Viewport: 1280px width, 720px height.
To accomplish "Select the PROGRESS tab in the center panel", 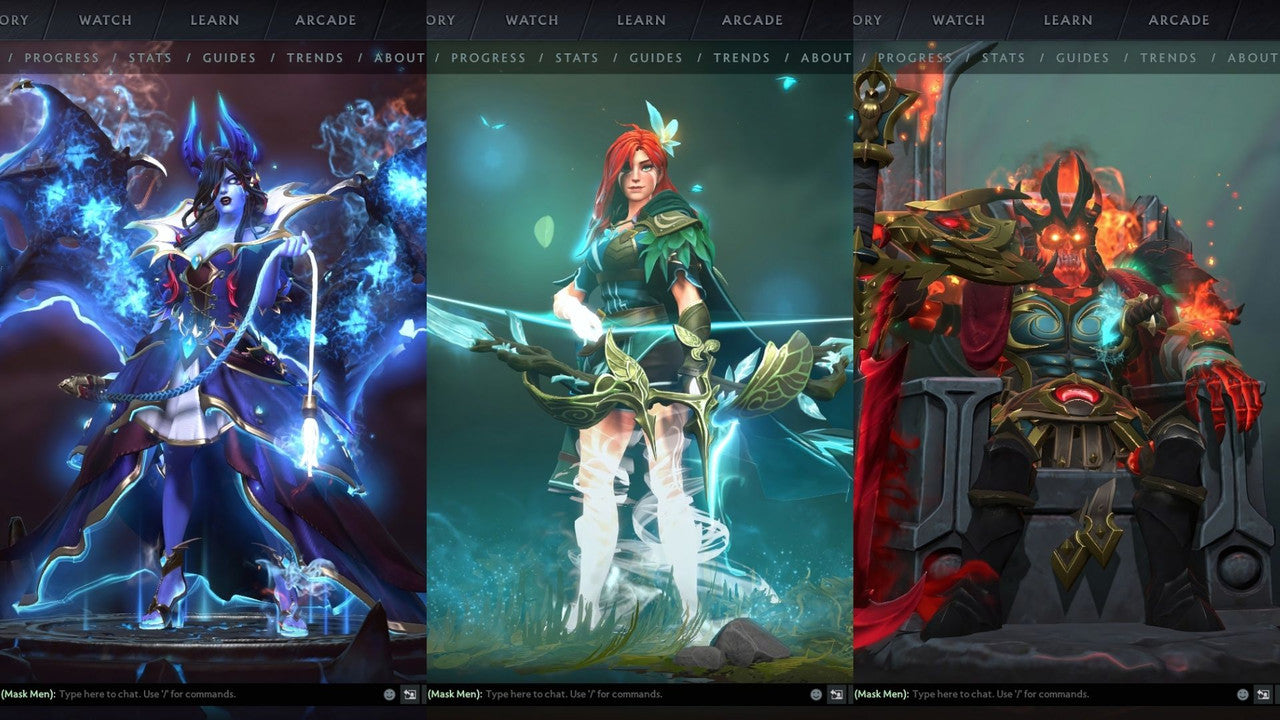I will (489, 58).
